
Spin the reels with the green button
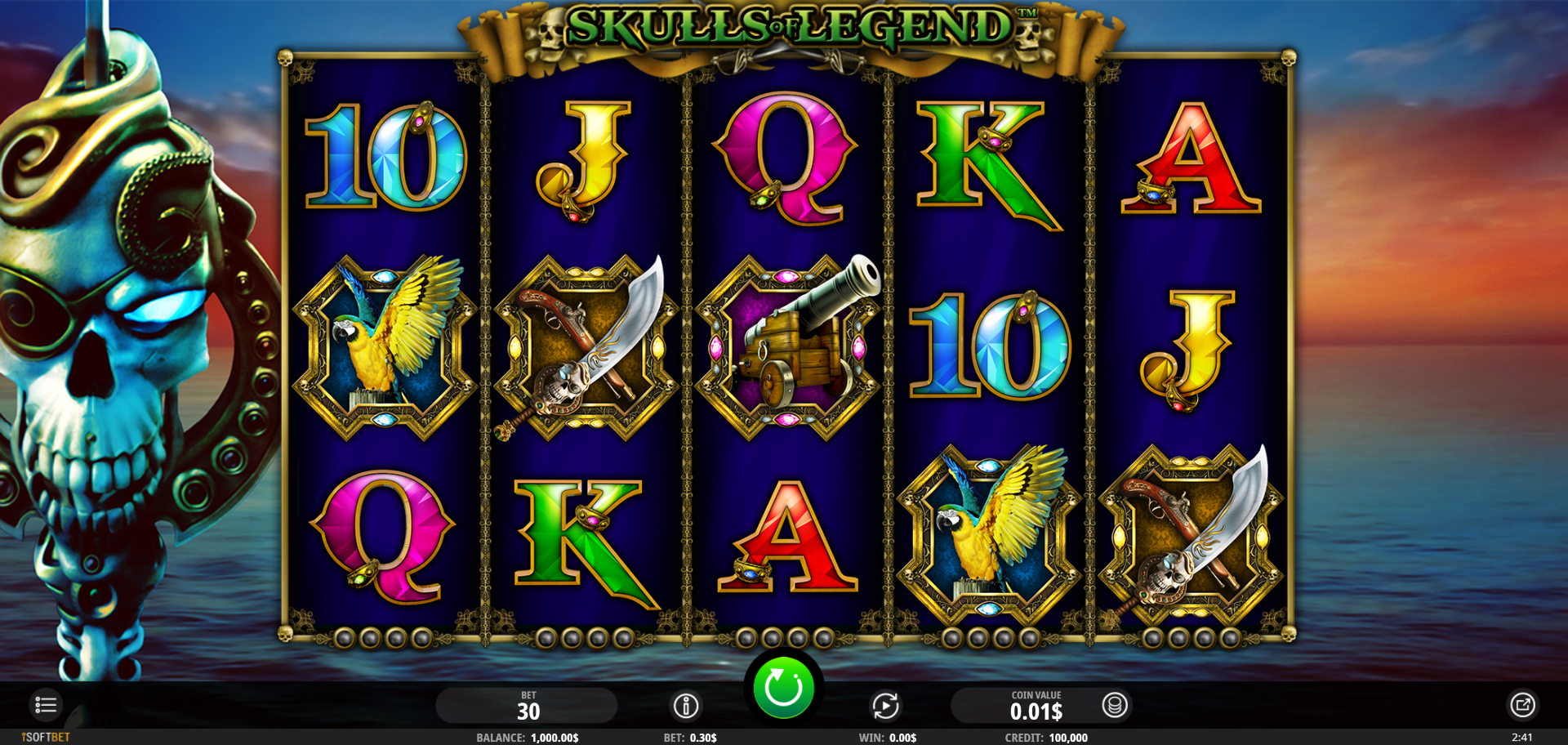(x=782, y=688)
